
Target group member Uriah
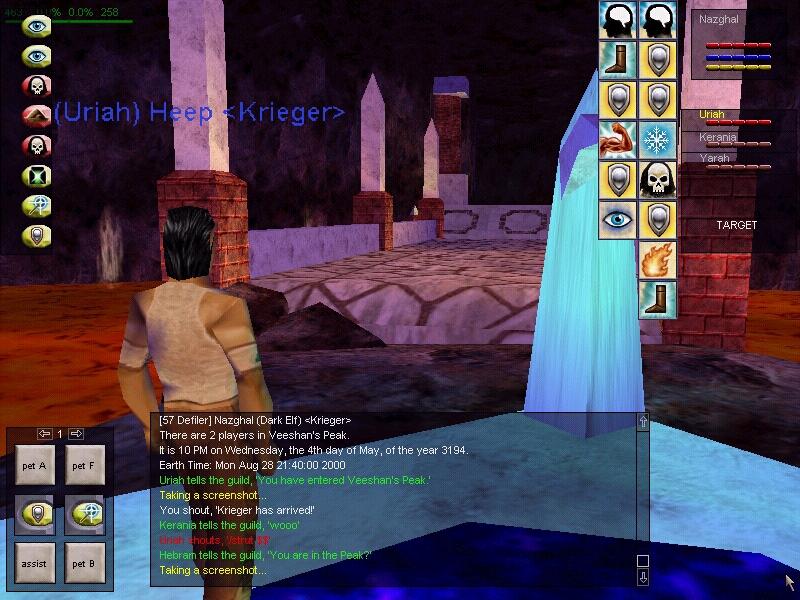[712, 115]
